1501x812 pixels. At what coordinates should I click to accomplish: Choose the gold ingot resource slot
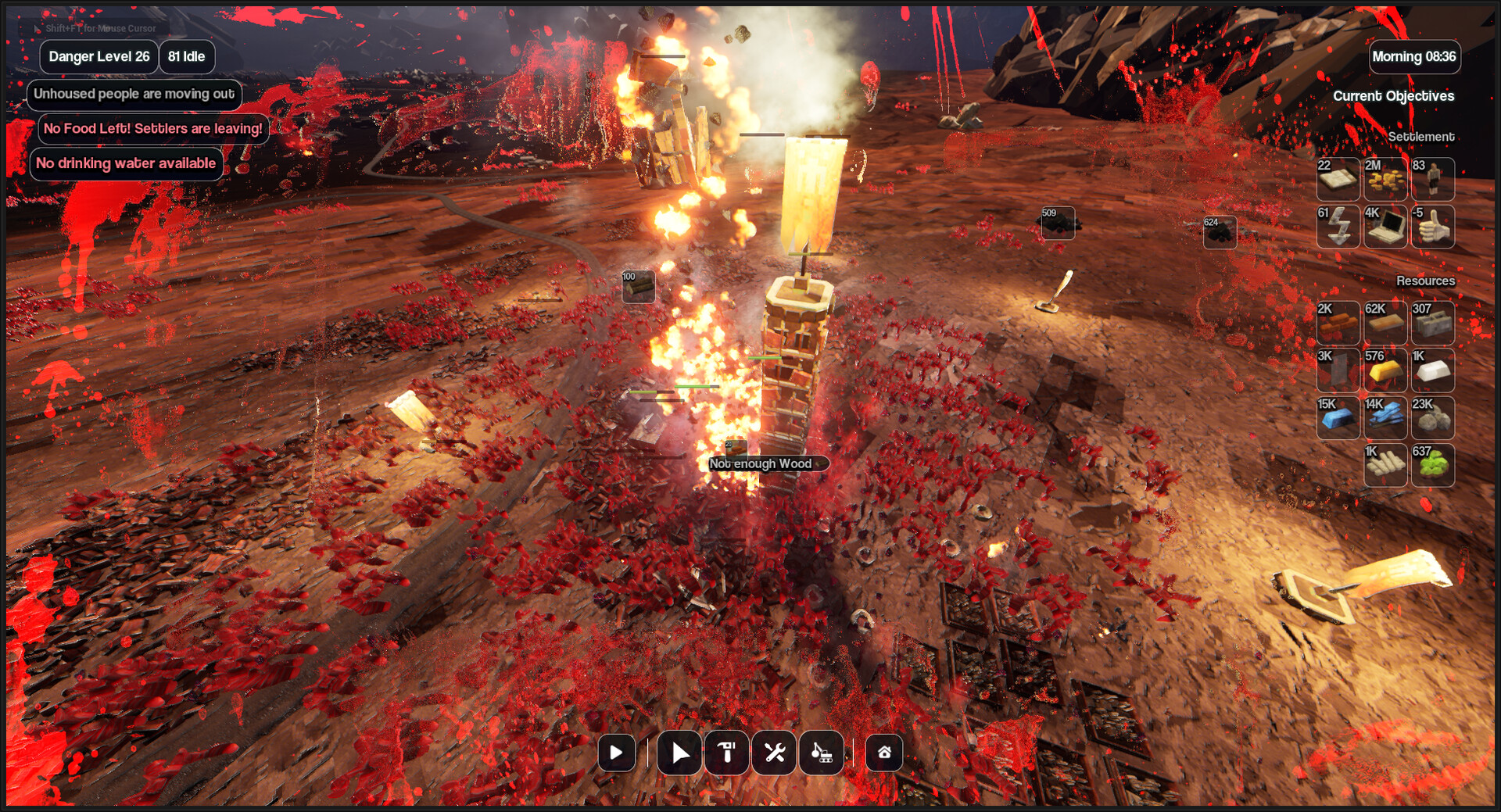tap(1385, 370)
